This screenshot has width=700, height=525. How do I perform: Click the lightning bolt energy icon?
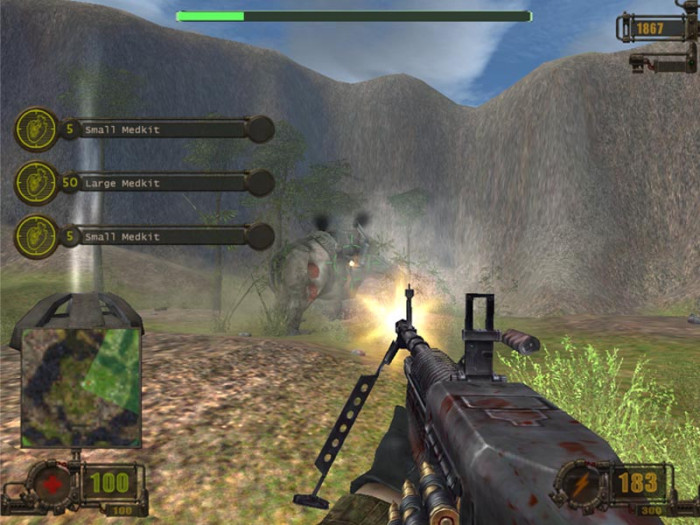pyautogui.click(x=581, y=484)
